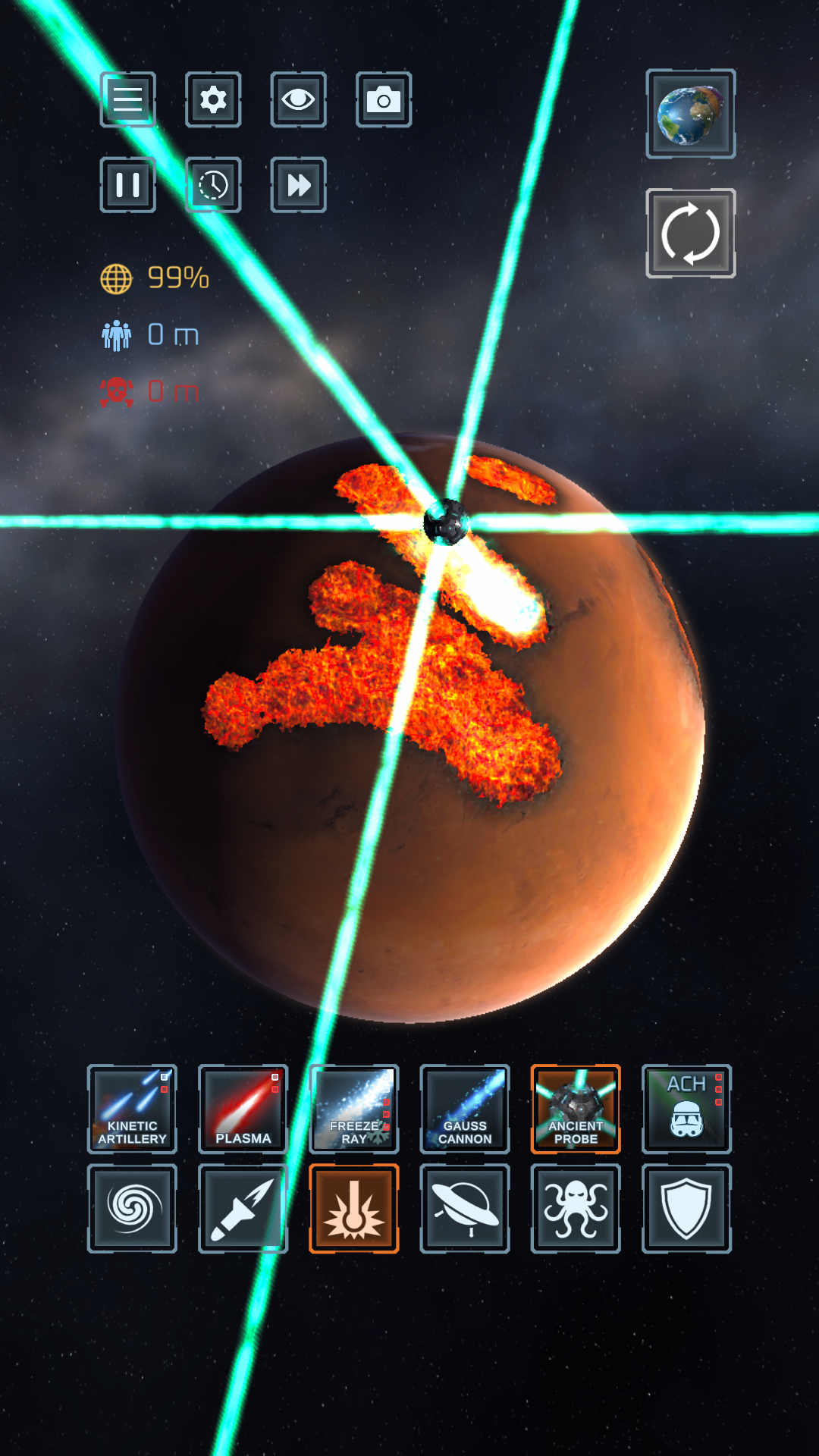
Task: Open the UFO weapon category
Action: coord(465,1208)
